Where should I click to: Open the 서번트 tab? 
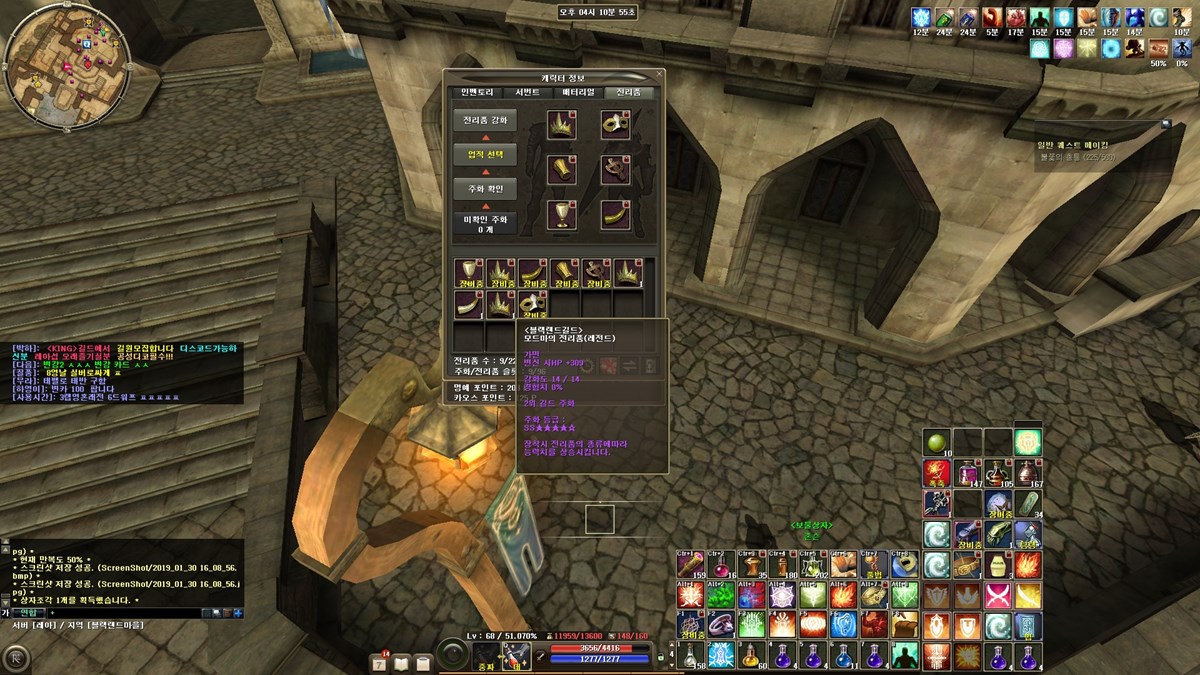(x=527, y=92)
